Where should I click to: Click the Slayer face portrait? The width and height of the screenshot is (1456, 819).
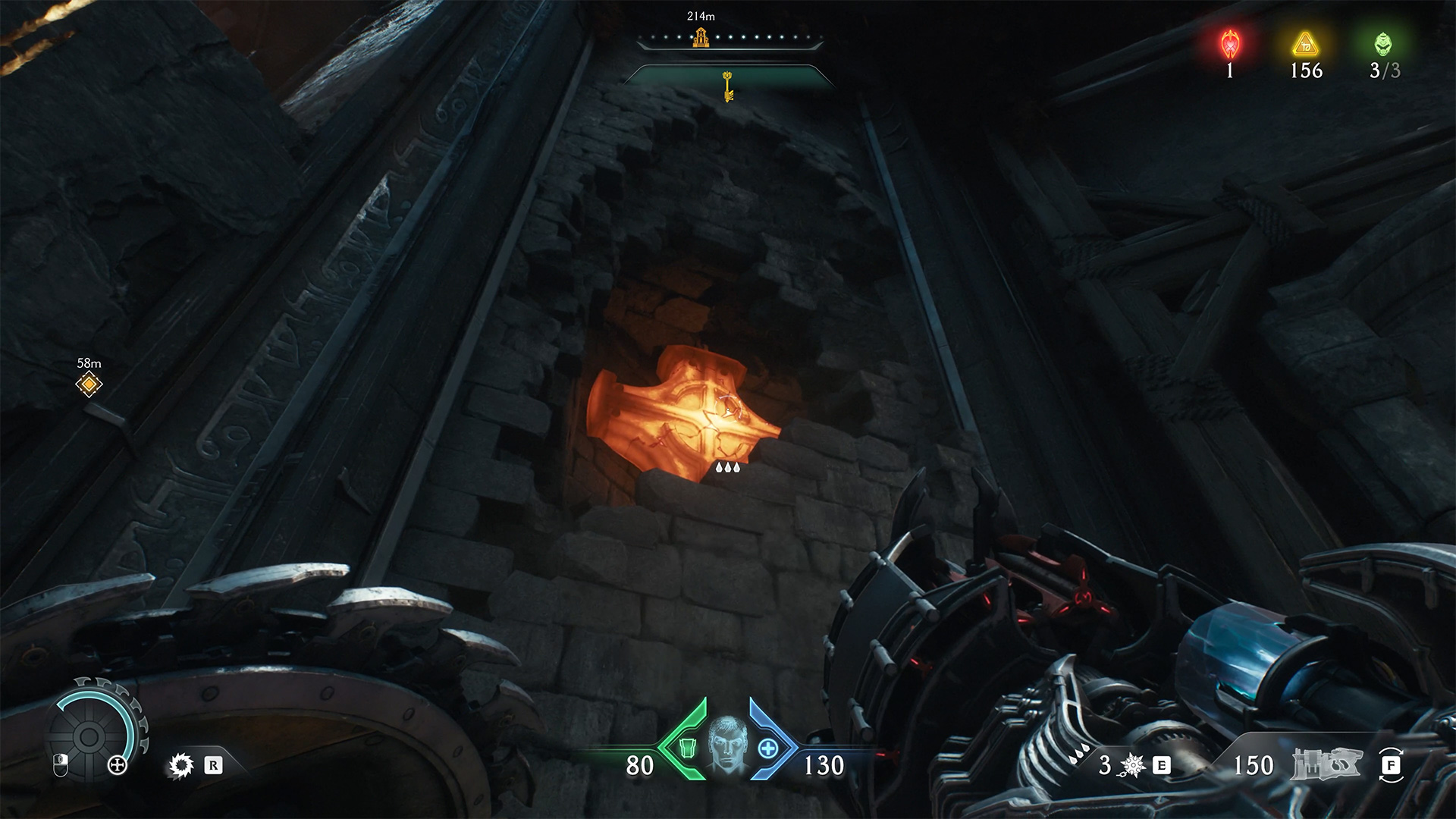tap(727, 746)
